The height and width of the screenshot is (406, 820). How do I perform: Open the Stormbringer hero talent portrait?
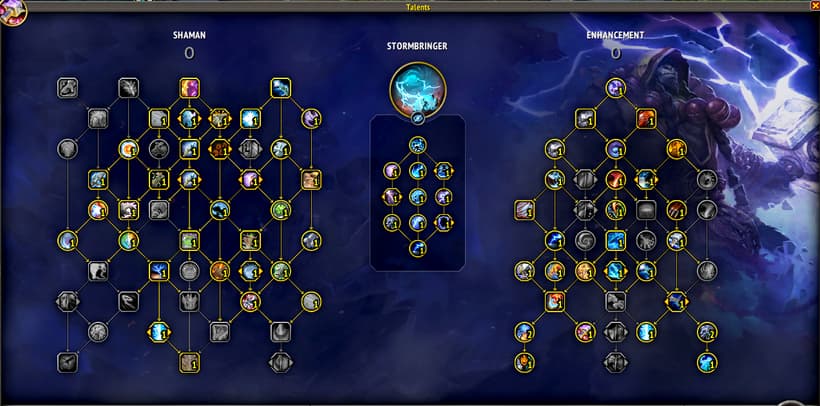[x=418, y=87]
